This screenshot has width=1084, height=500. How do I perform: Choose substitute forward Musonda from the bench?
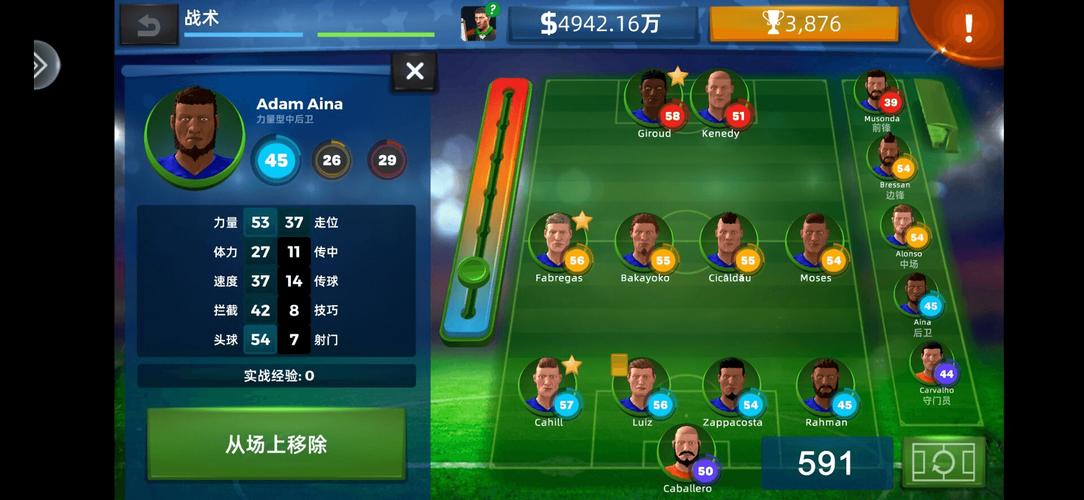[x=879, y=93]
